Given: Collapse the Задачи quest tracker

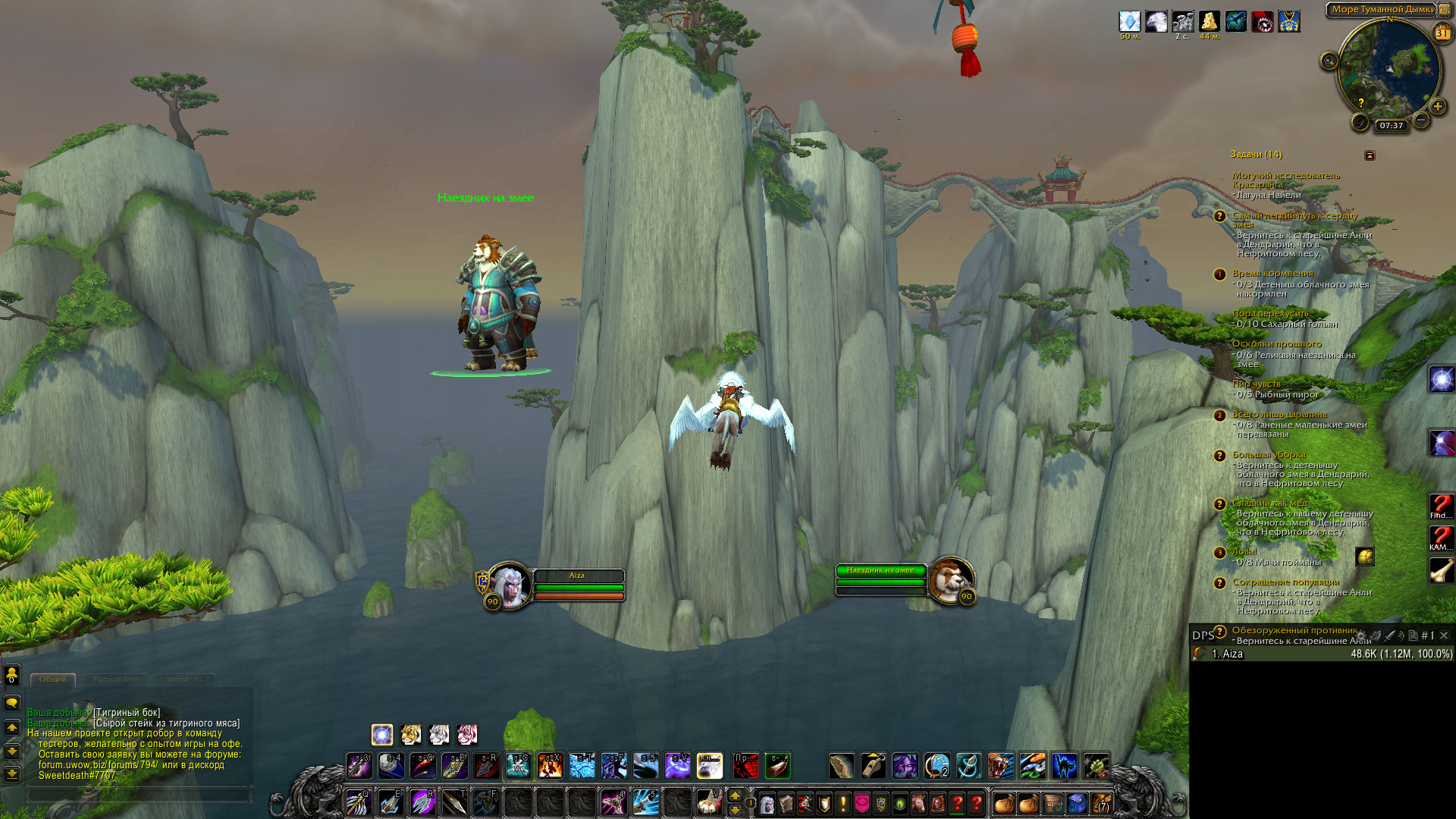Looking at the screenshot, I should 1370,155.
